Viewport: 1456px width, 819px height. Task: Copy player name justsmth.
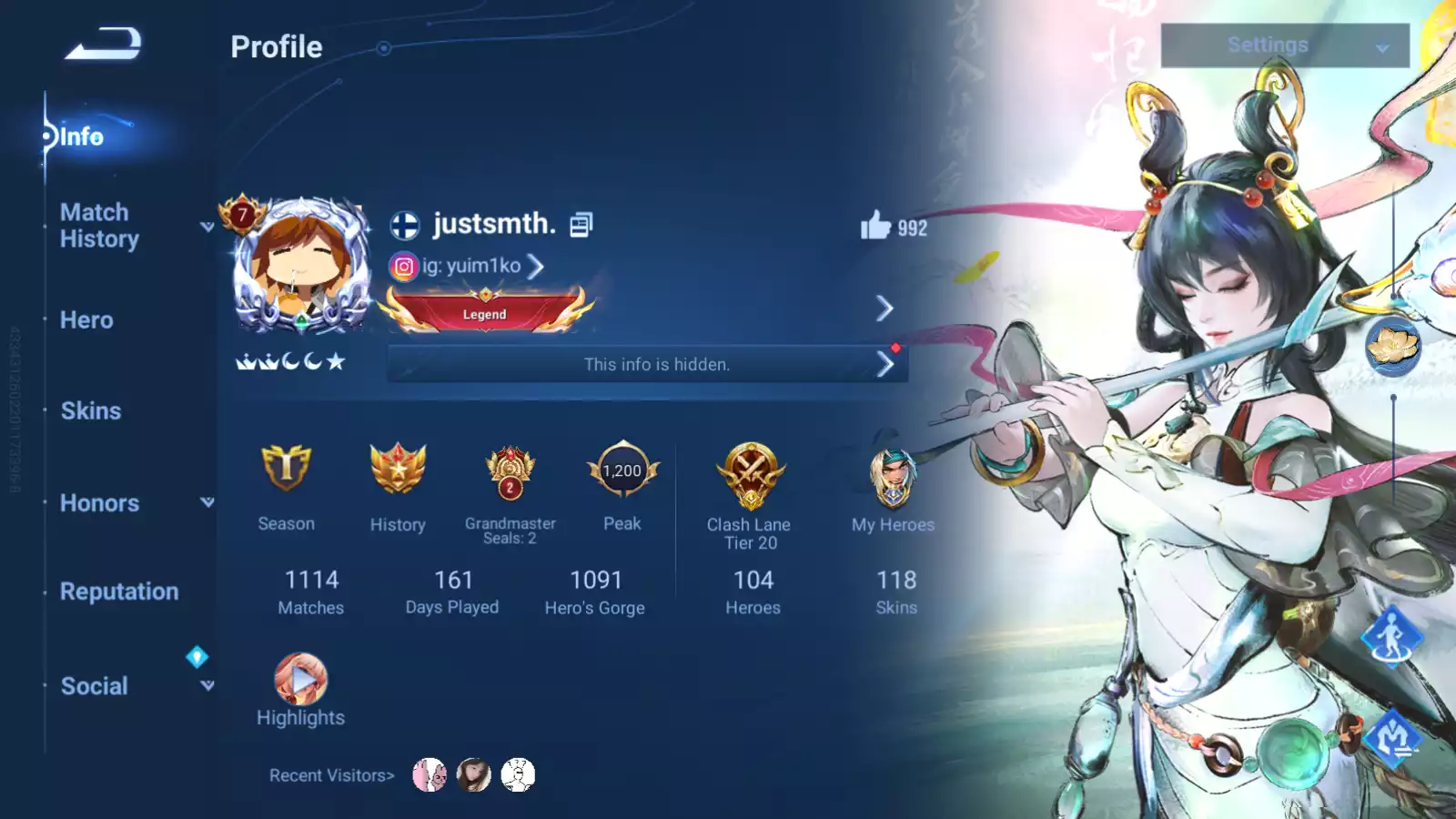tap(581, 225)
